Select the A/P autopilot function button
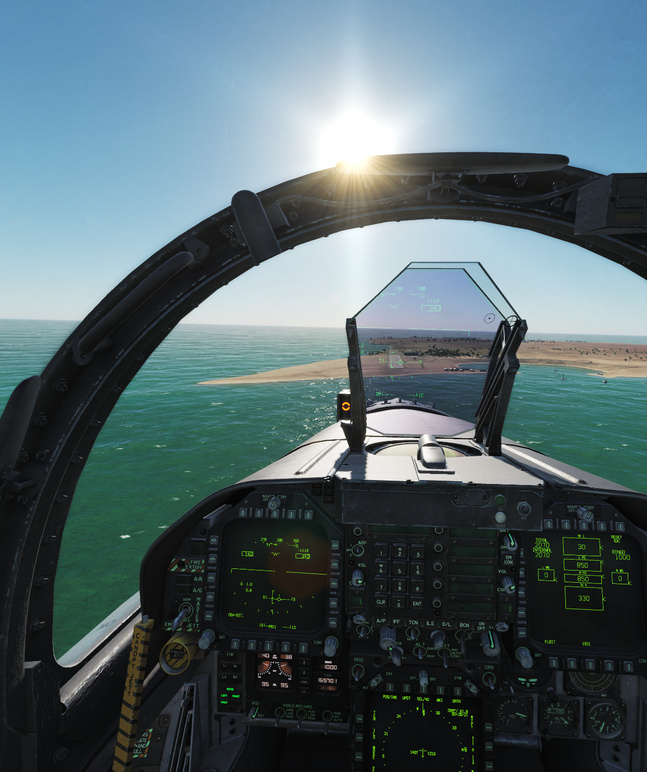This screenshot has height=772, width=647. click(x=380, y=623)
